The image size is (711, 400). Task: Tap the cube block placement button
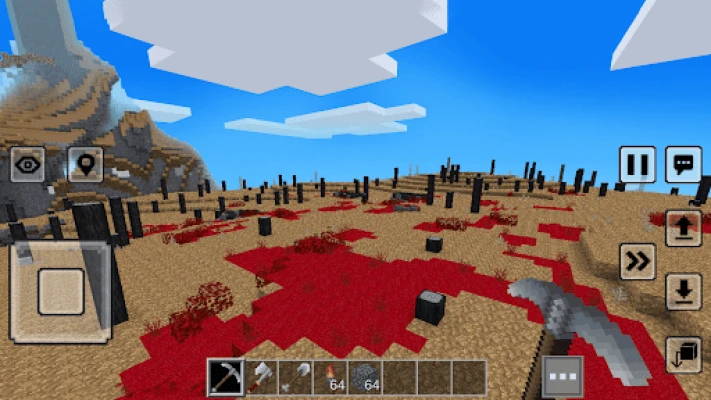683,354
